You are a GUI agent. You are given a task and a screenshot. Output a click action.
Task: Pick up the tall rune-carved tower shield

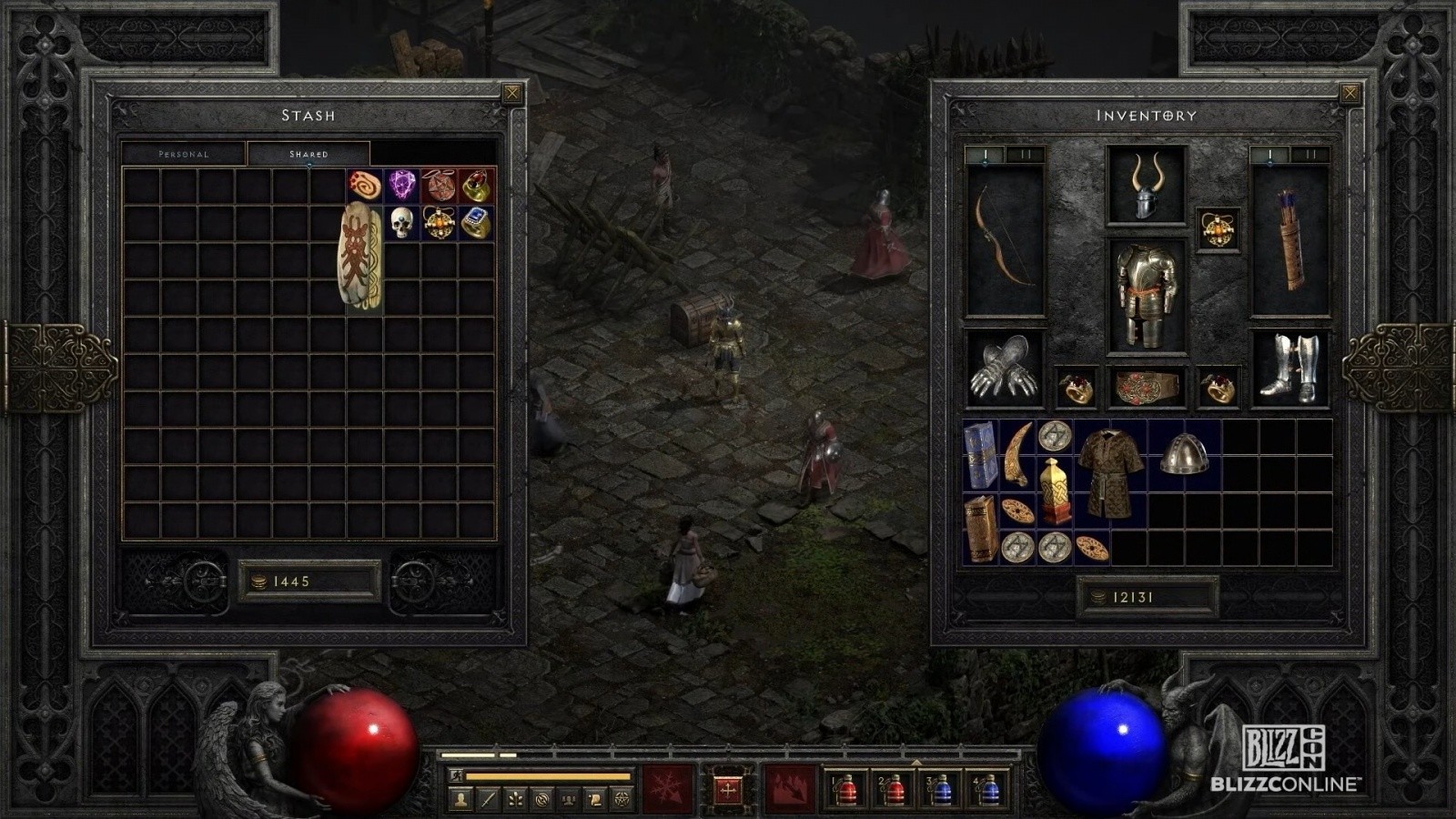pyautogui.click(x=361, y=258)
